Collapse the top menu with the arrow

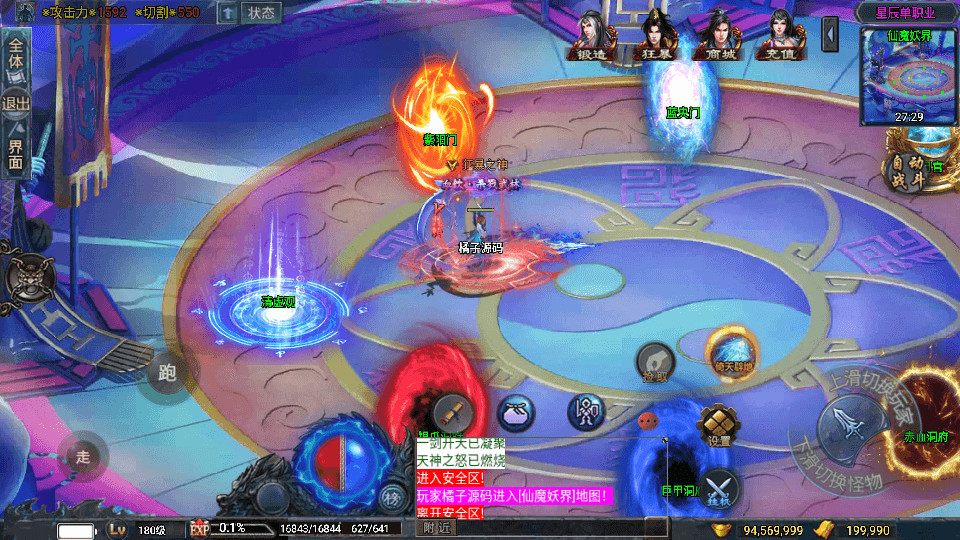[x=830, y=35]
